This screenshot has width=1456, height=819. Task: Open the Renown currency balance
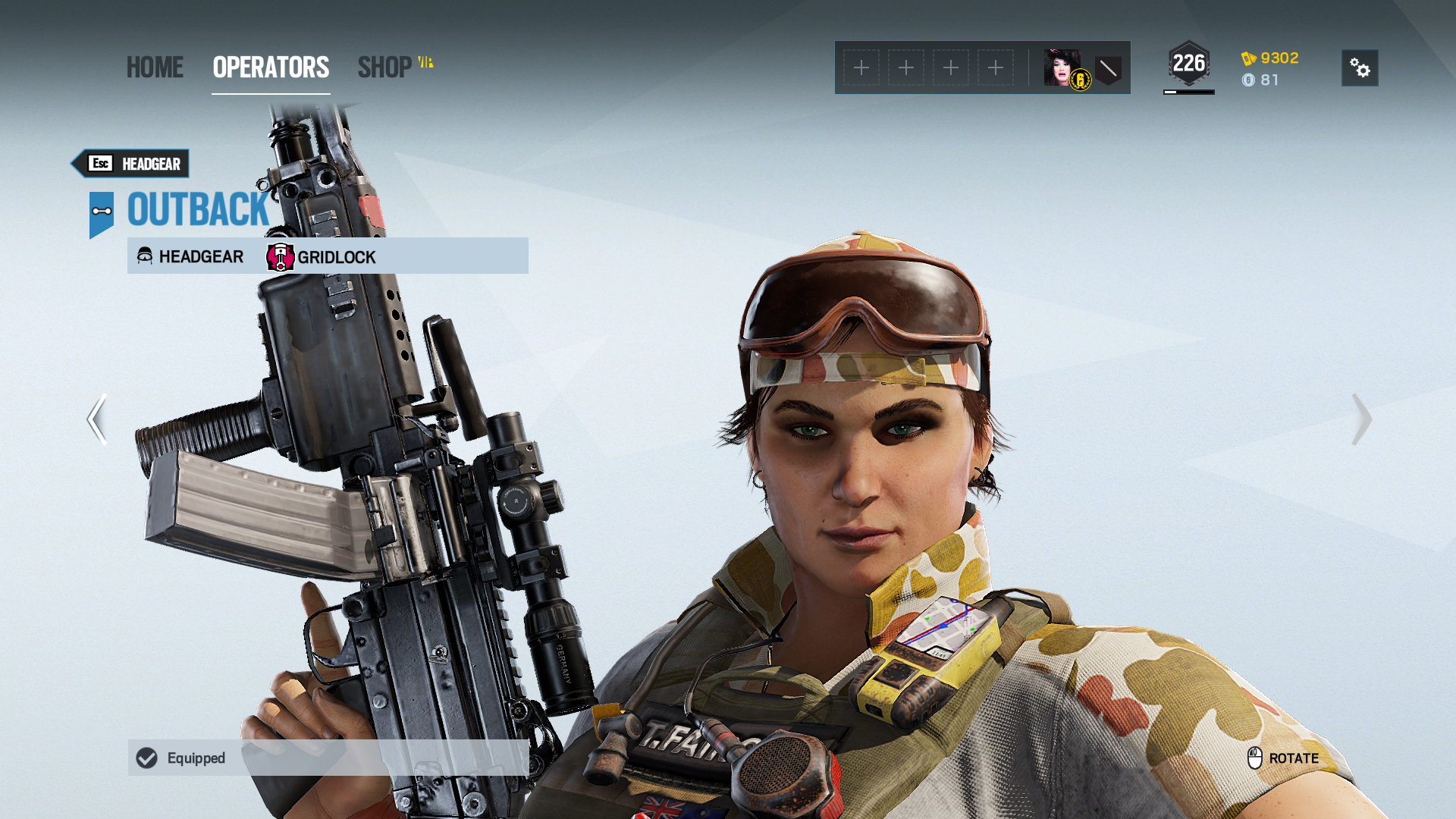click(1270, 58)
